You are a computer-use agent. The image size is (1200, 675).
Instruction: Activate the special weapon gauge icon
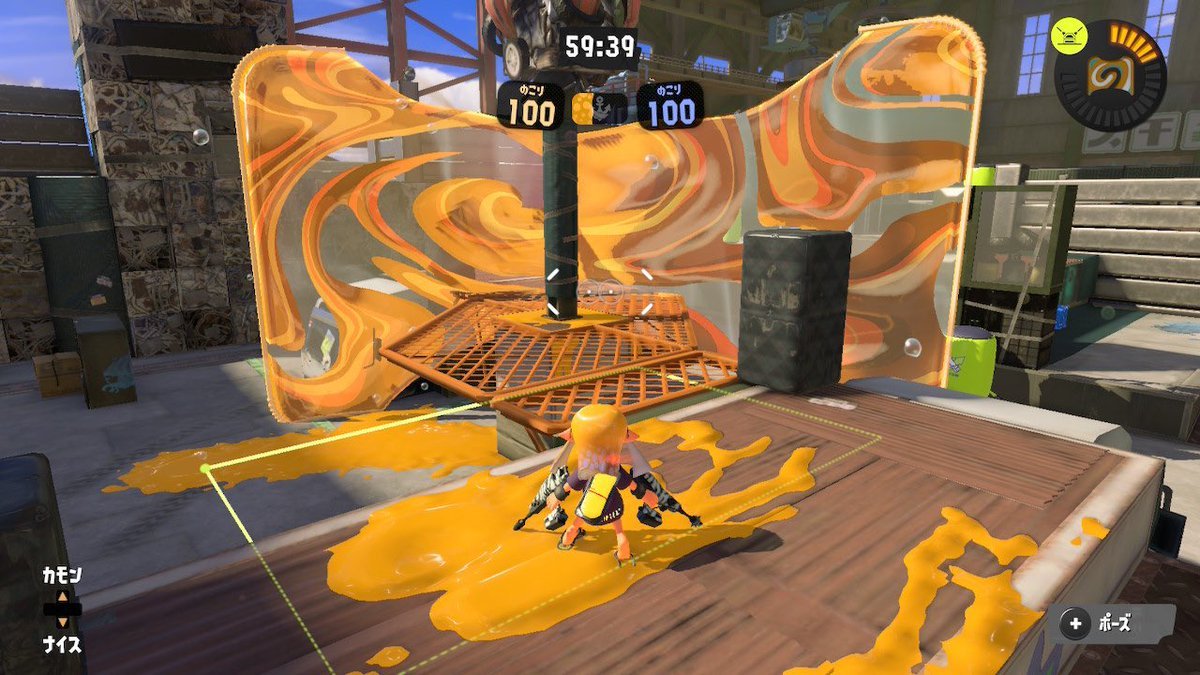[x=1109, y=75]
